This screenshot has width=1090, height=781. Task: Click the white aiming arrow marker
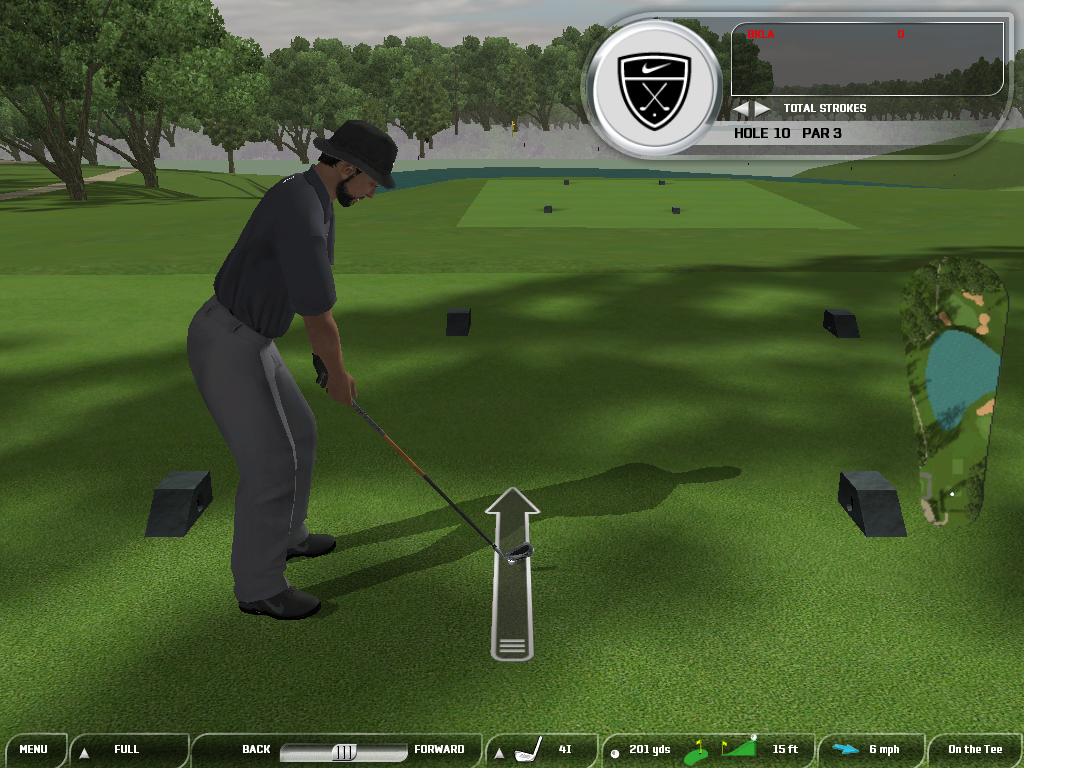512,573
